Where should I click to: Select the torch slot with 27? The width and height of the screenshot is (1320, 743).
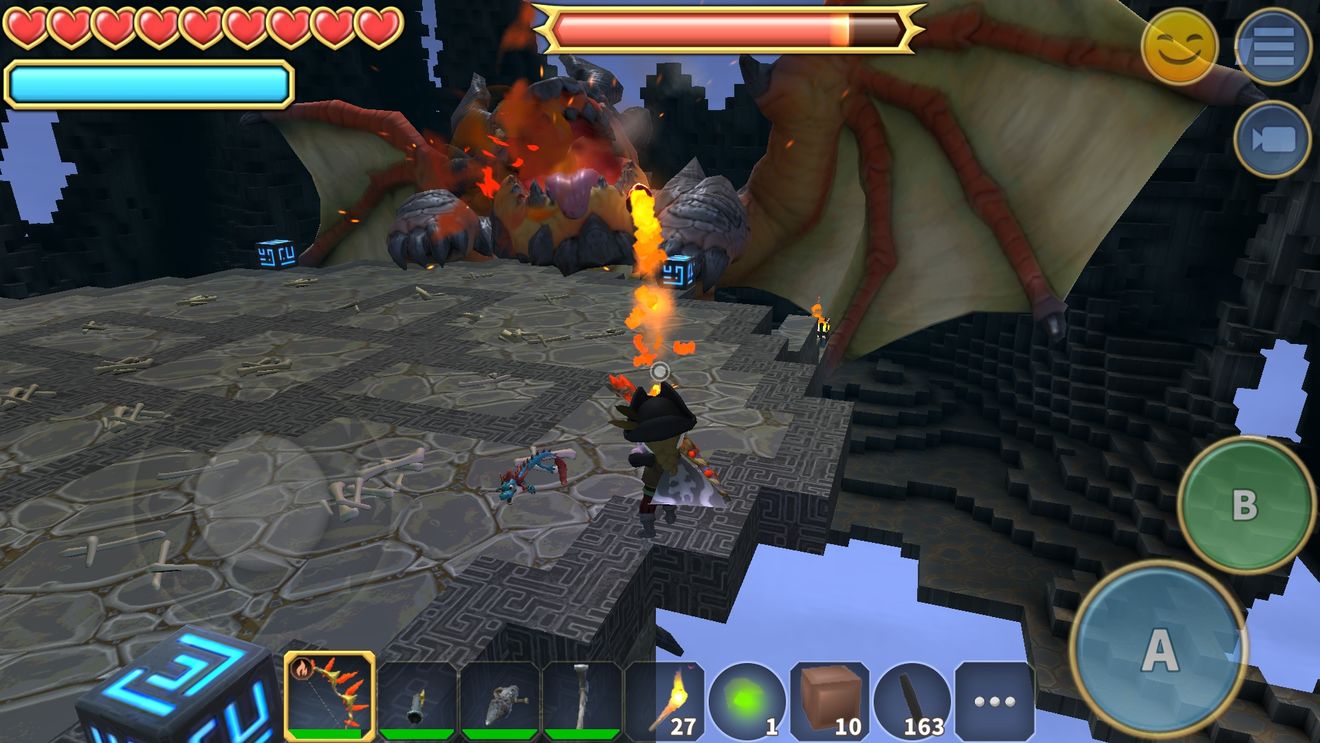pyautogui.click(x=668, y=701)
